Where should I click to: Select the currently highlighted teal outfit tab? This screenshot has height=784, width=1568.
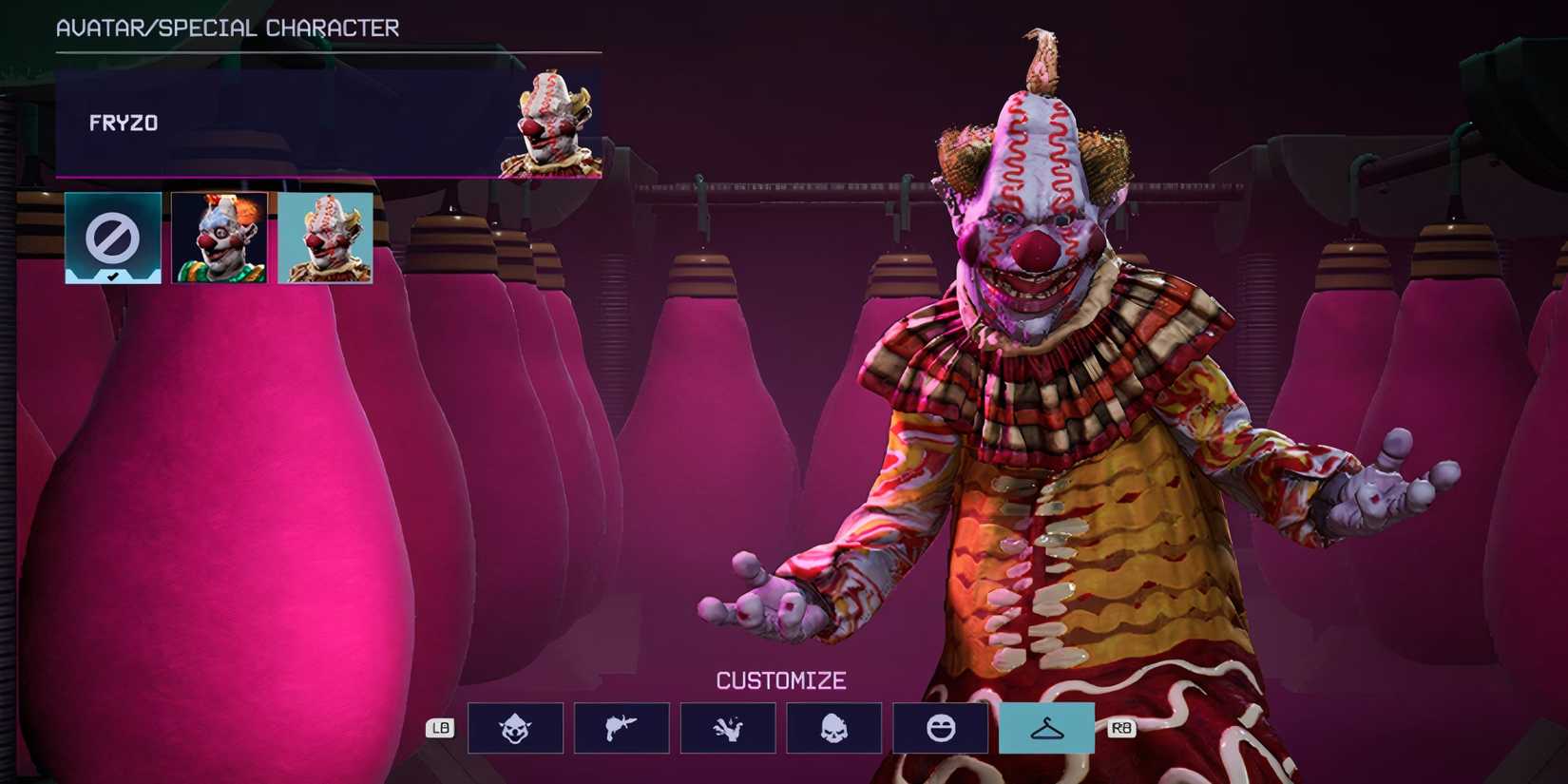pos(1046,727)
